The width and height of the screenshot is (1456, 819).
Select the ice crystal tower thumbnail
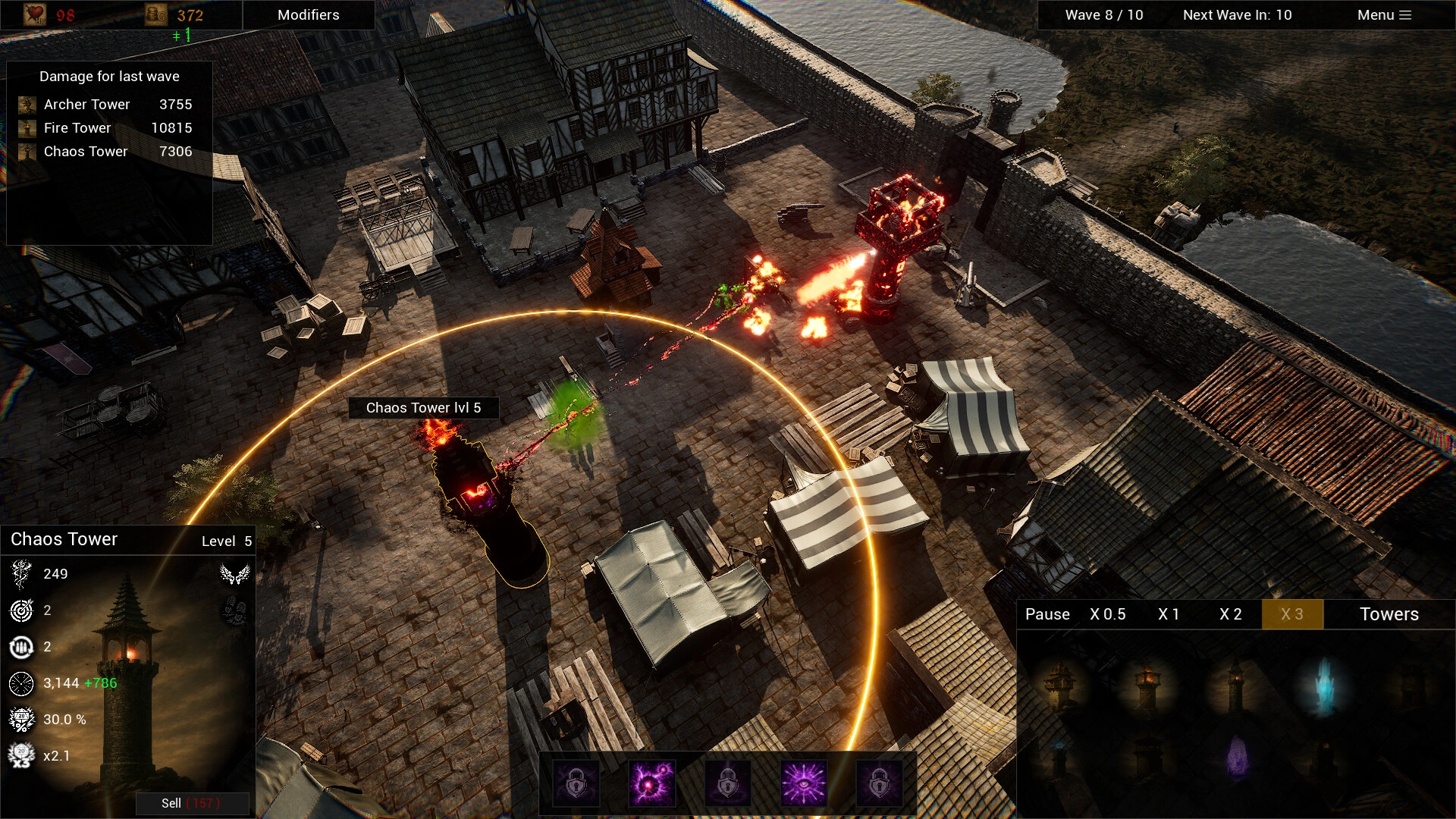click(1326, 687)
